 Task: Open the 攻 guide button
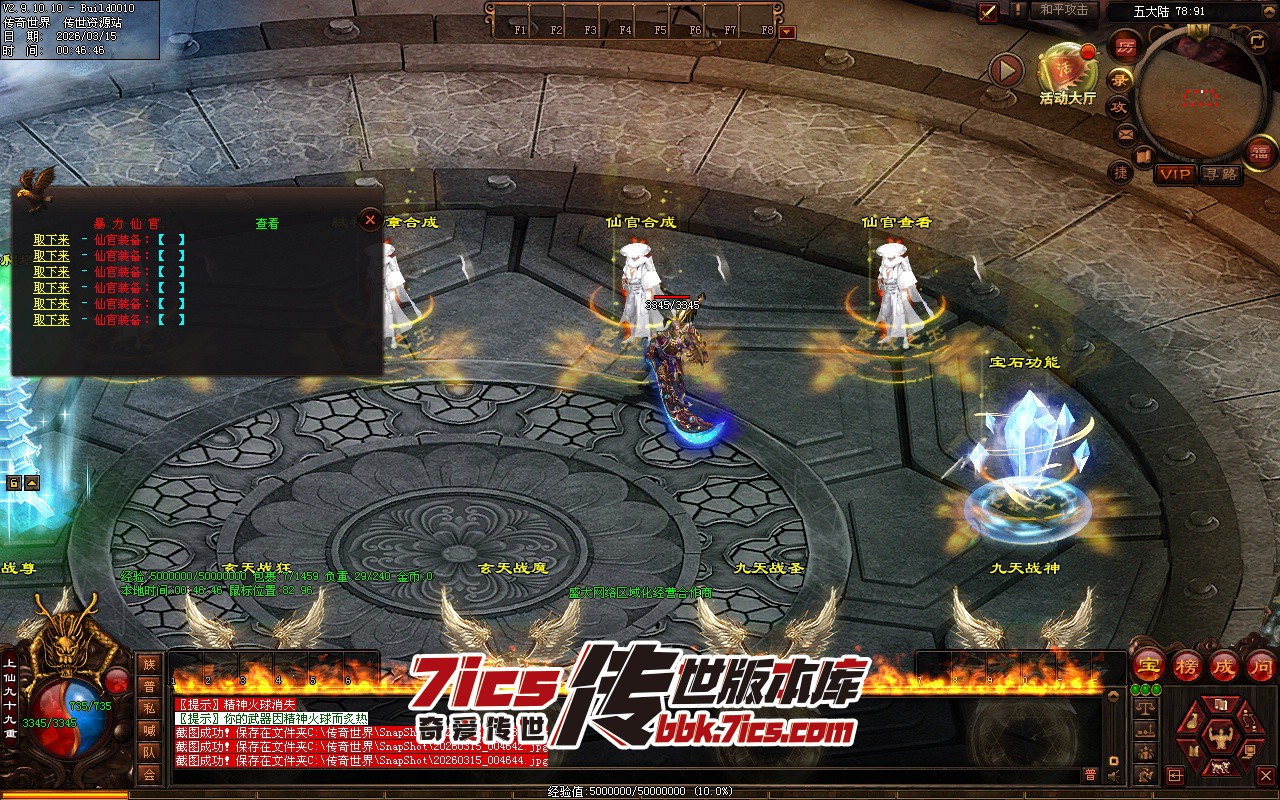(1119, 106)
